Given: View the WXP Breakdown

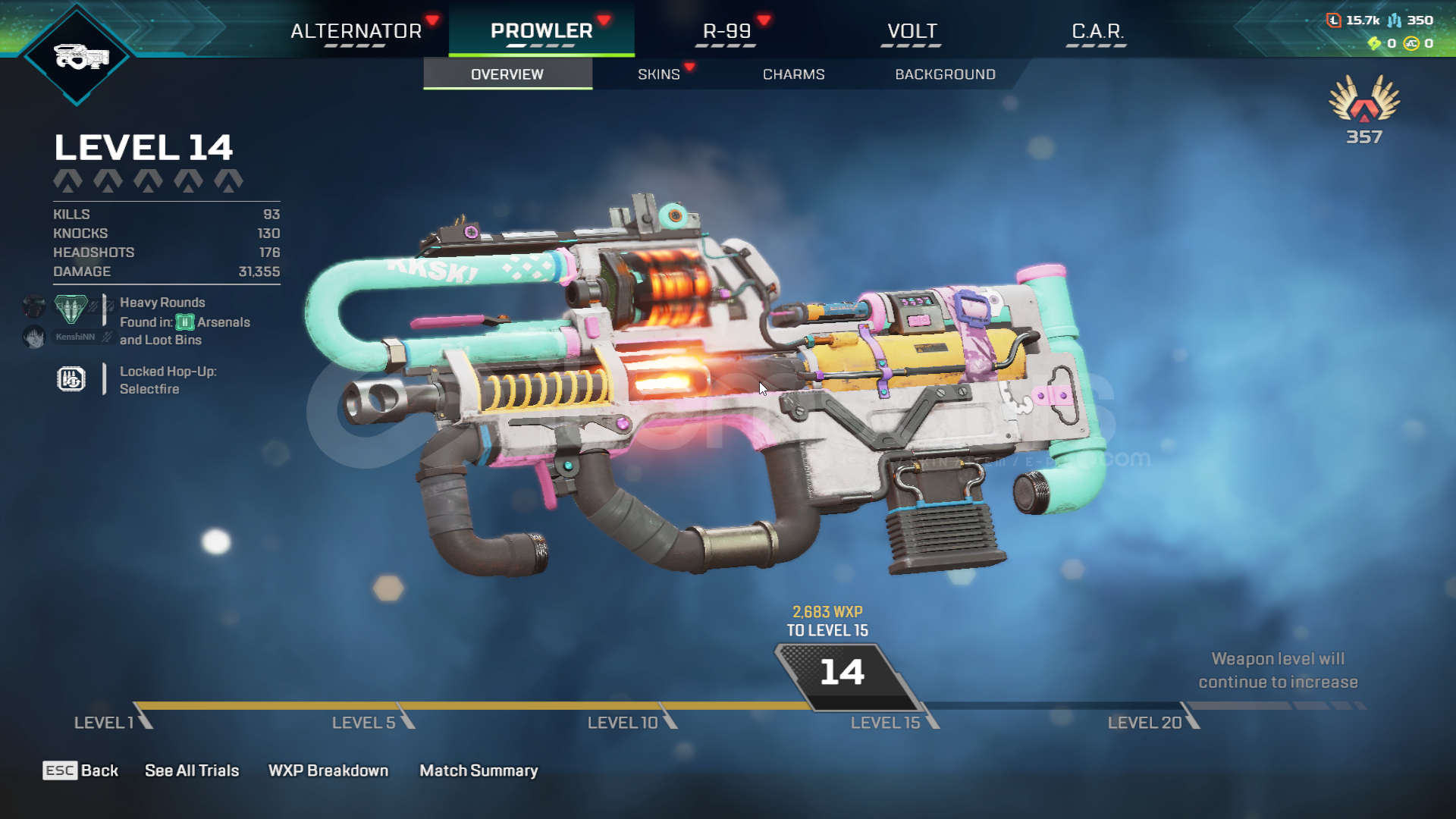Looking at the screenshot, I should pyautogui.click(x=328, y=770).
